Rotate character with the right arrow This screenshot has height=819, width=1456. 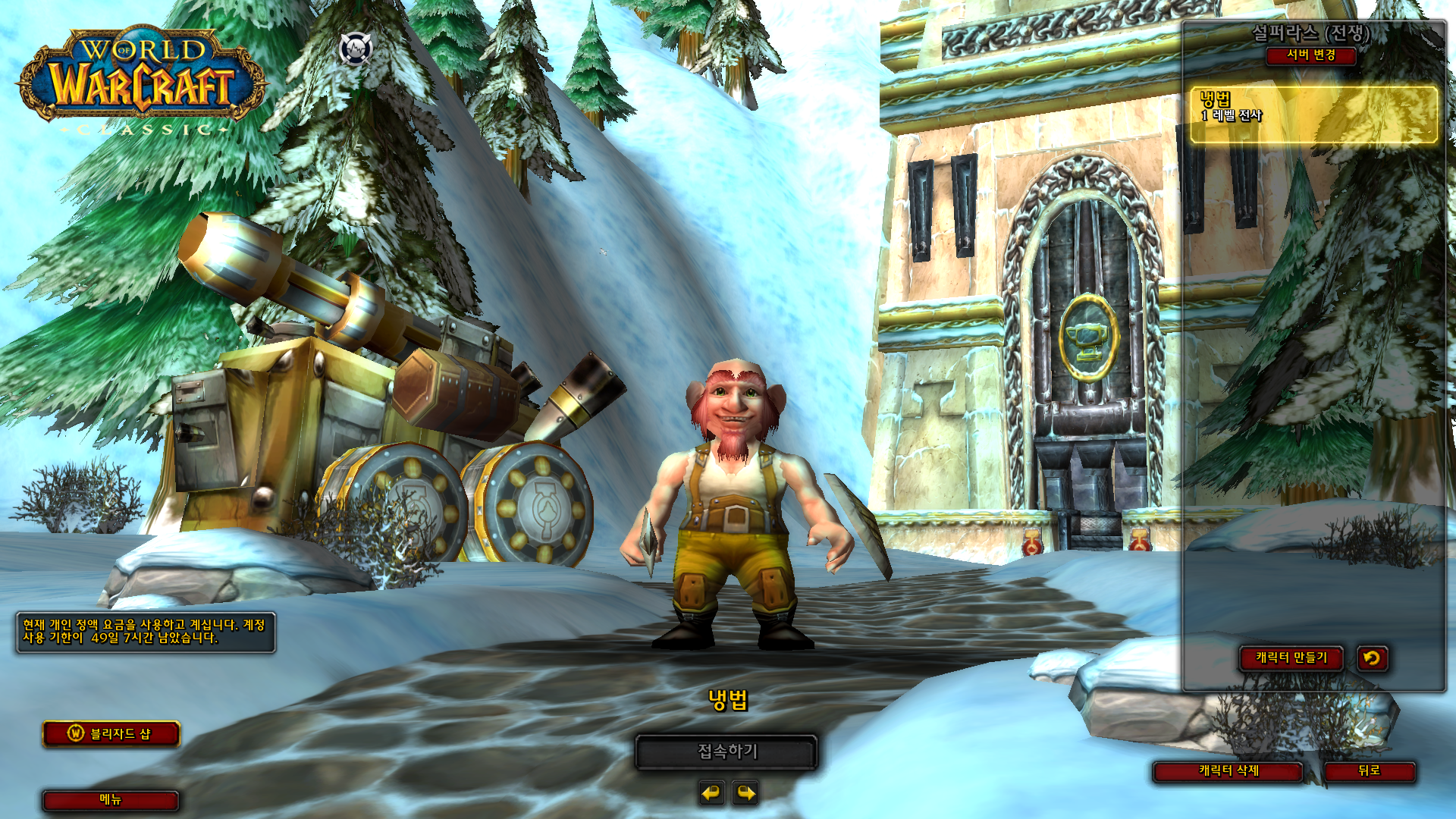(746, 793)
